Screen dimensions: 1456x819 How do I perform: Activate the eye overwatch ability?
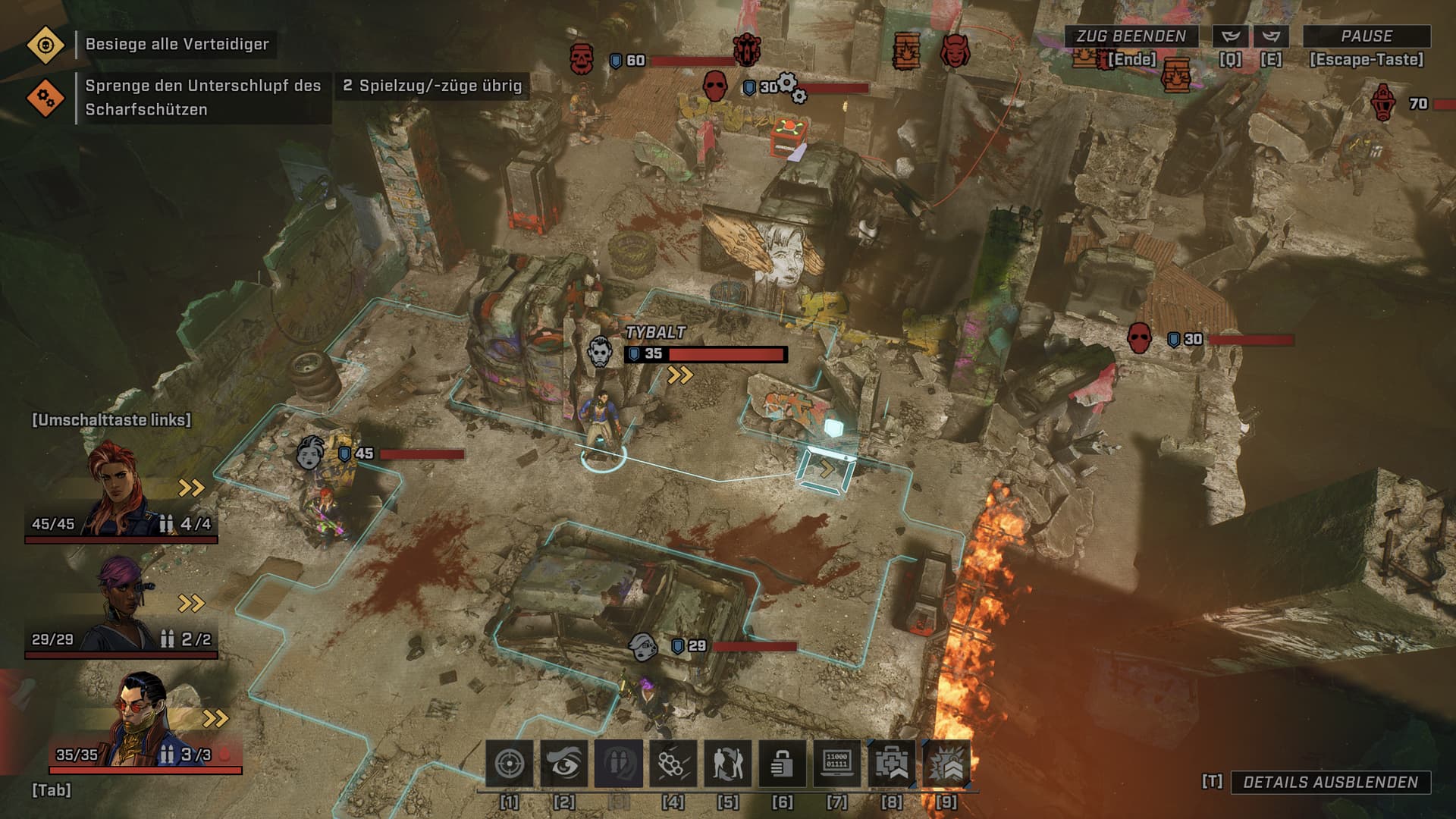click(564, 764)
